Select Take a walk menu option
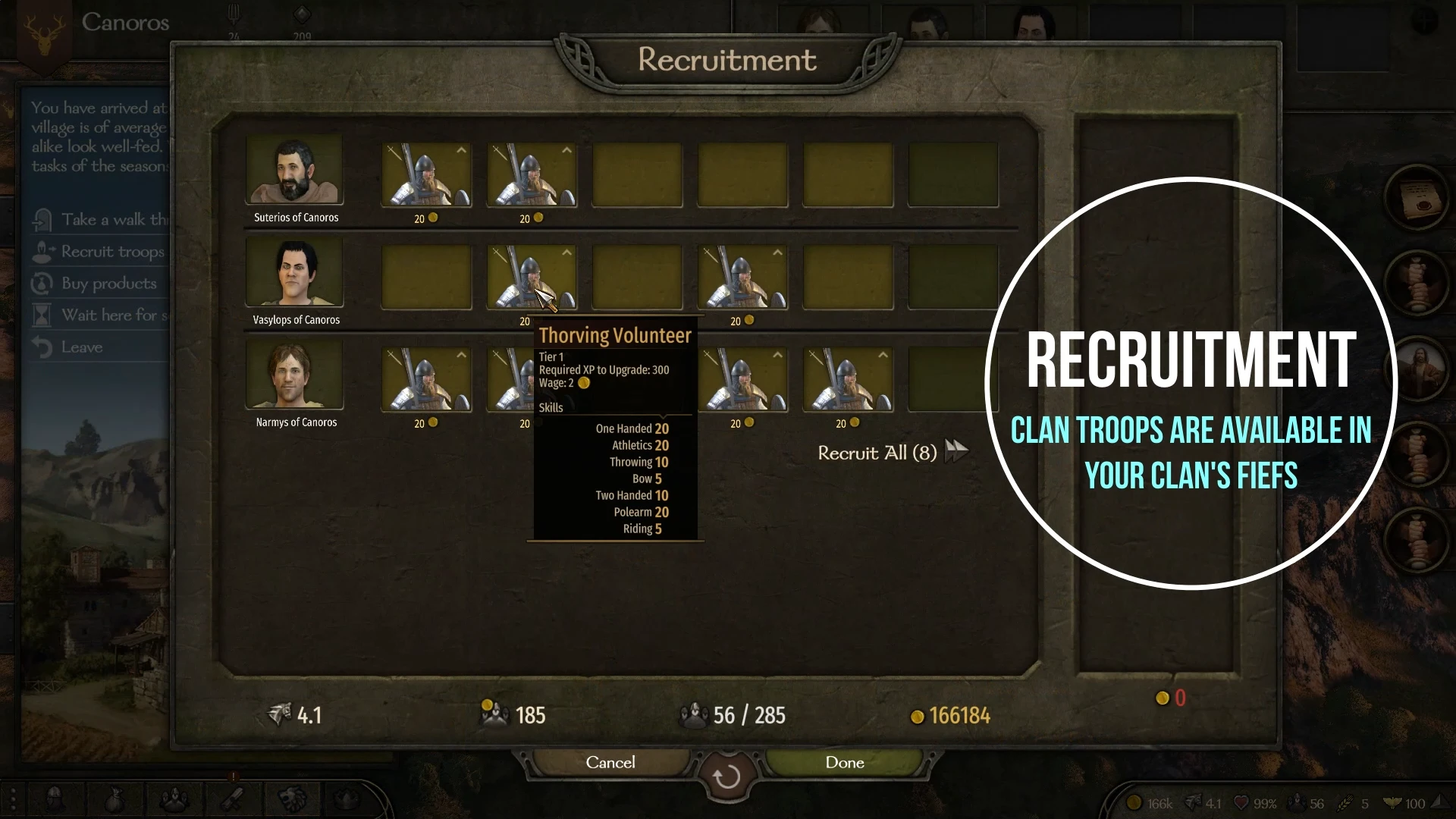 [112, 220]
